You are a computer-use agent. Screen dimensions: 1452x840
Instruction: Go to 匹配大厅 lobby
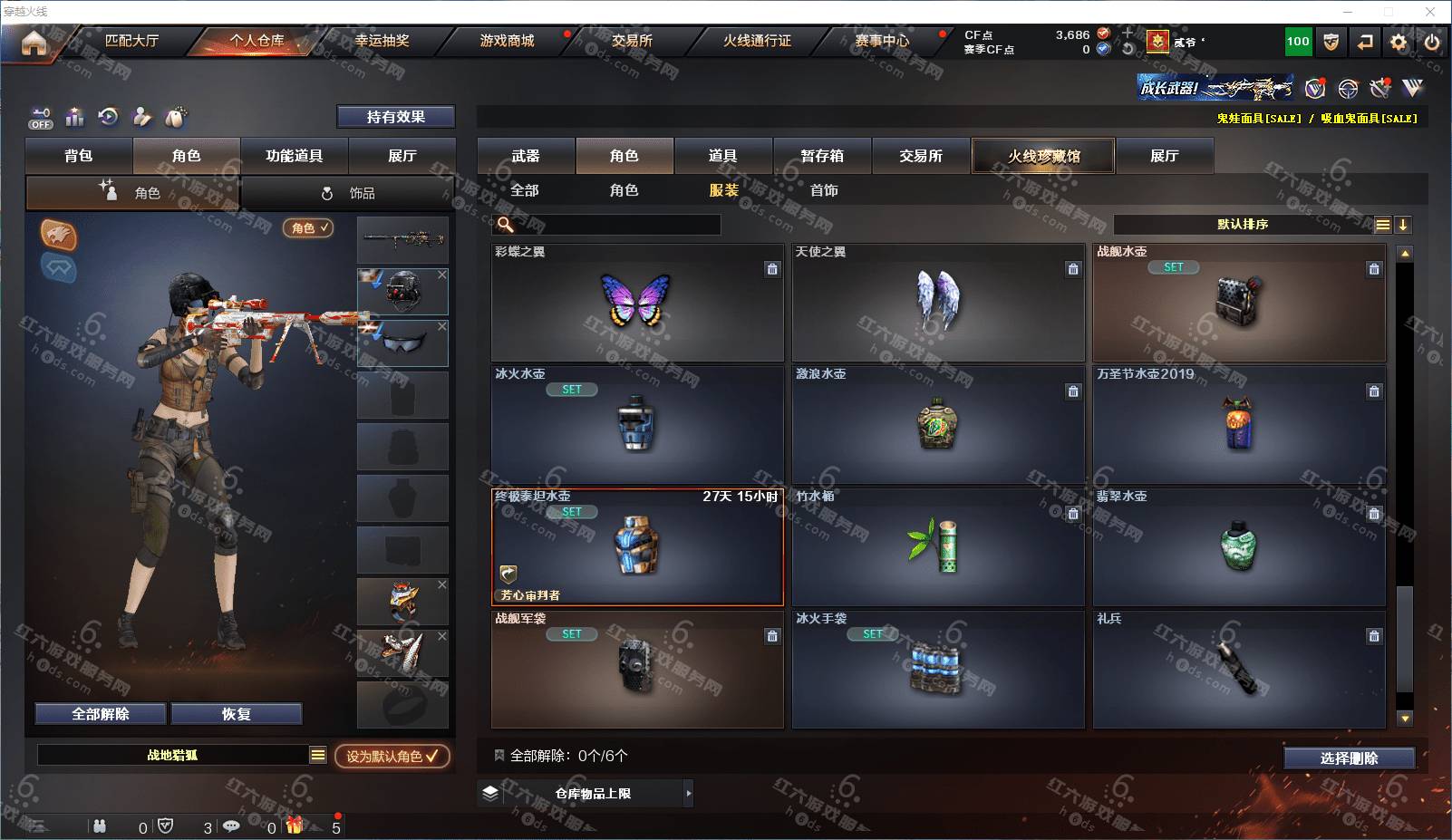pyautogui.click(x=131, y=41)
